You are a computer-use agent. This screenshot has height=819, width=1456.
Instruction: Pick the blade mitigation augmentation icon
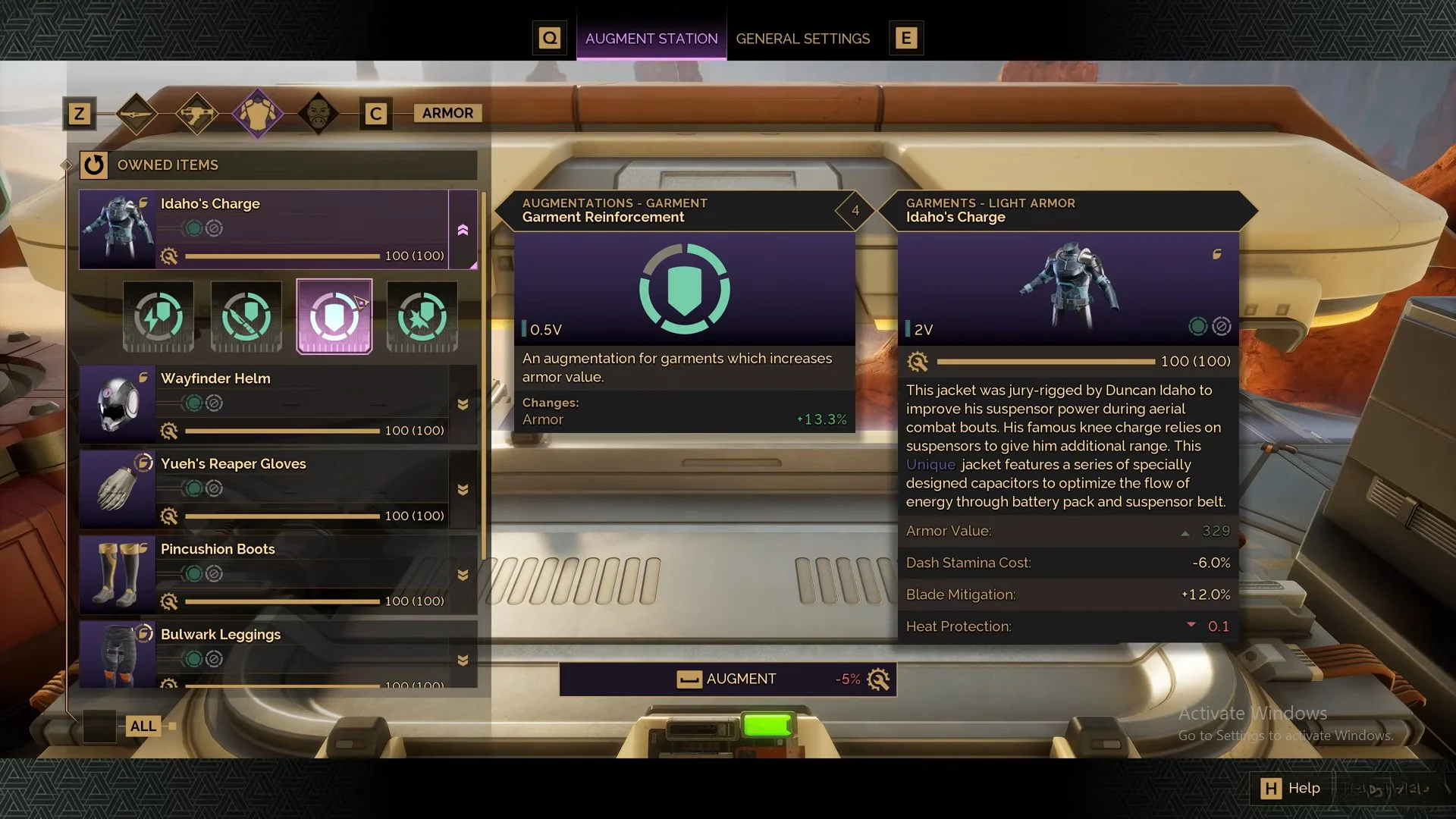click(x=246, y=316)
